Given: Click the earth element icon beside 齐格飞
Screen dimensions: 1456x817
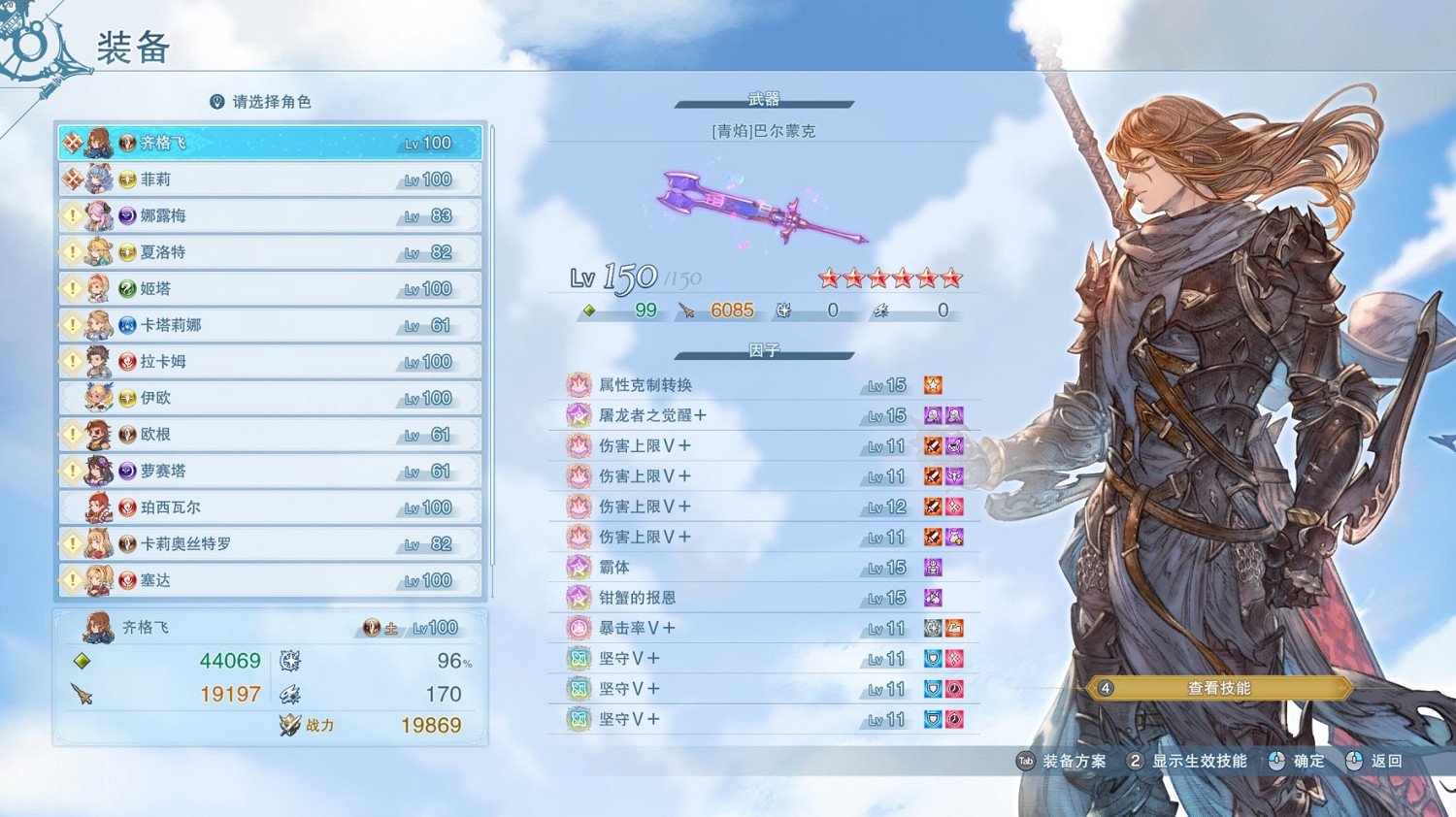Looking at the screenshot, I should click(372, 627).
